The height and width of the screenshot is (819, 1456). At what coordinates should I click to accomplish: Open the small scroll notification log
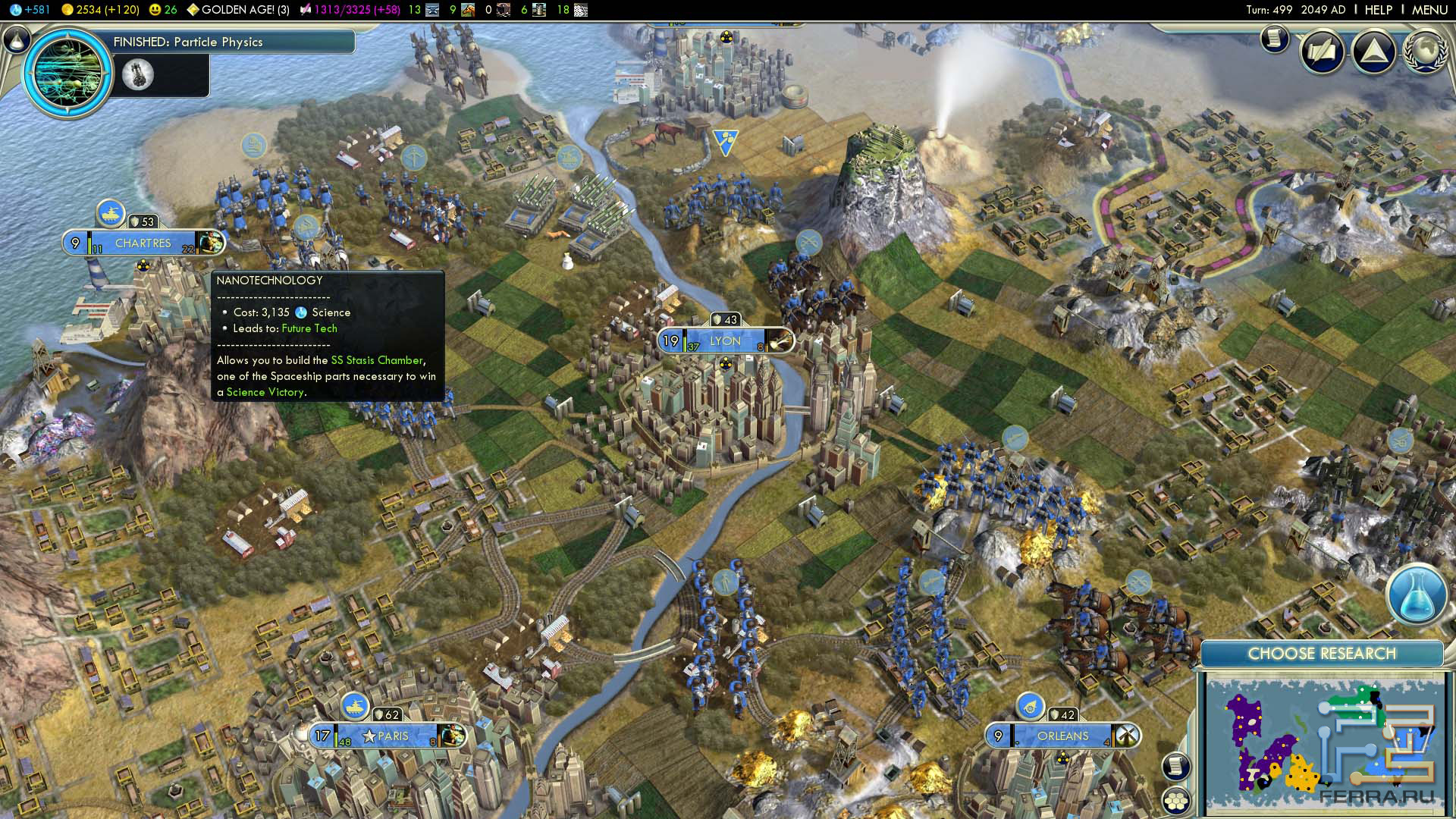pos(1275,38)
